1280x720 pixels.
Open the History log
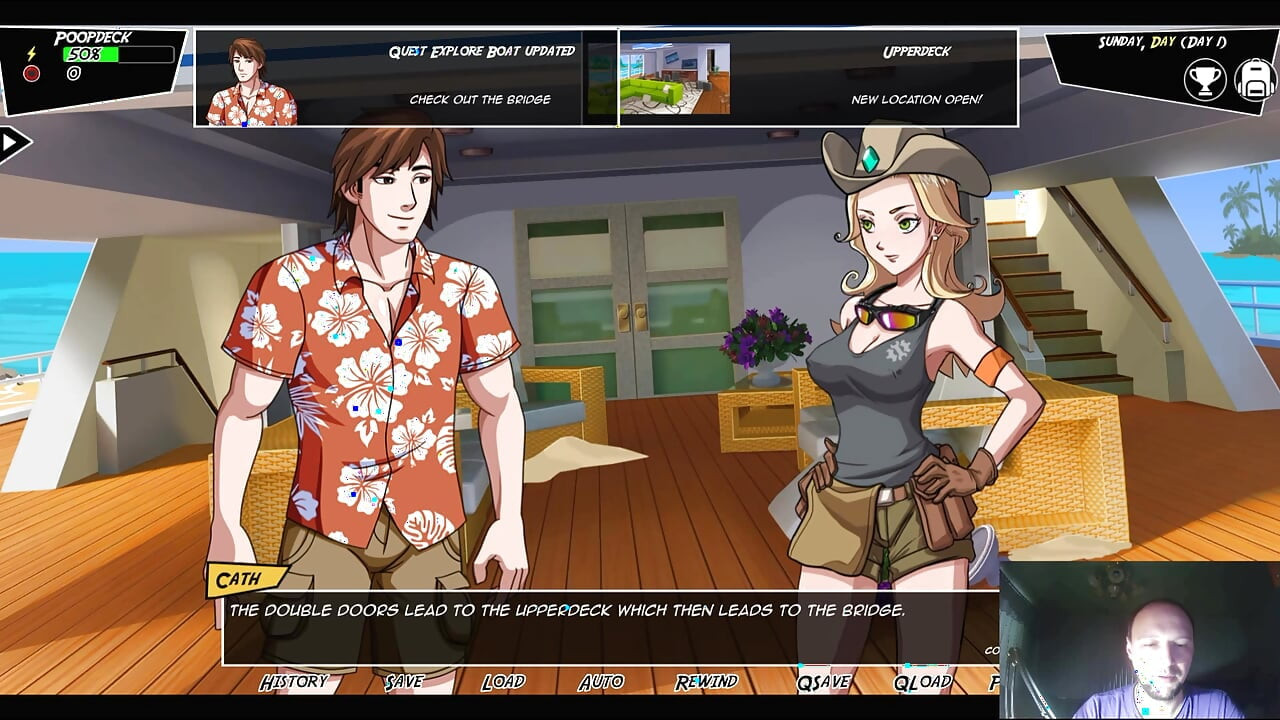294,682
